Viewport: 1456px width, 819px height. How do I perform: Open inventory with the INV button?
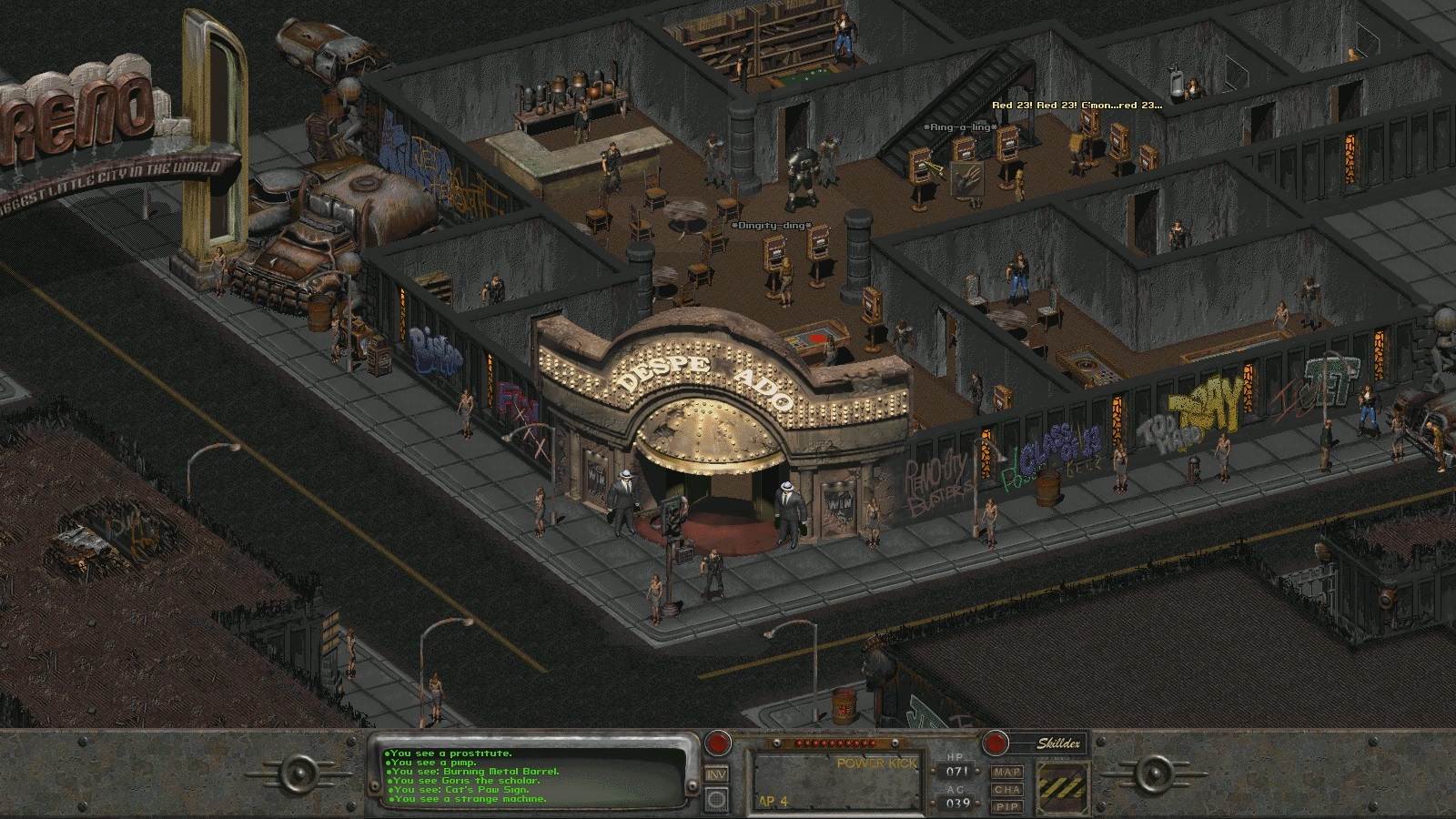tap(715, 774)
